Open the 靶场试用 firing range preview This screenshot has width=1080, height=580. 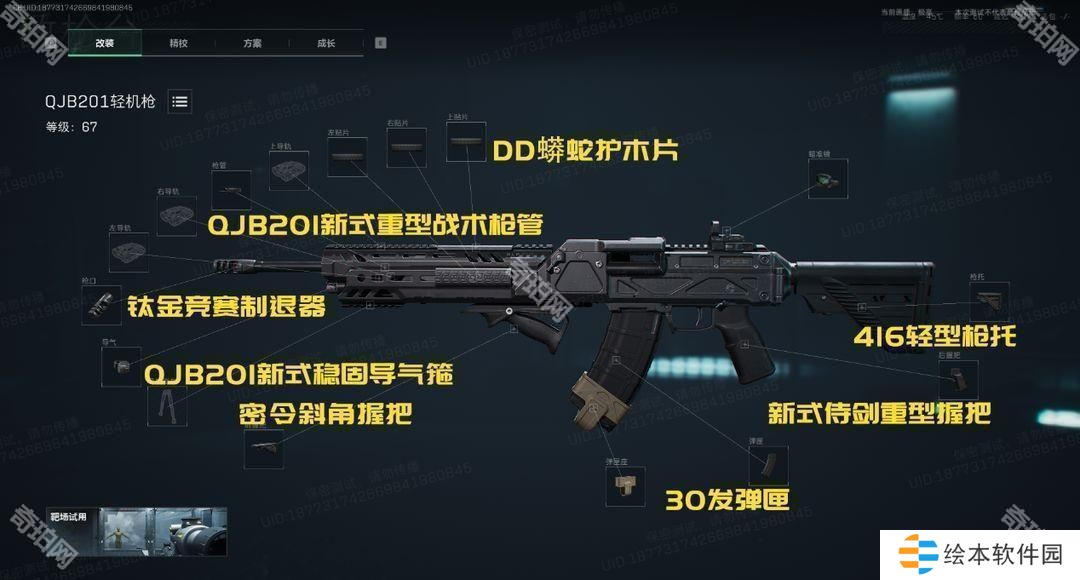click(x=133, y=532)
